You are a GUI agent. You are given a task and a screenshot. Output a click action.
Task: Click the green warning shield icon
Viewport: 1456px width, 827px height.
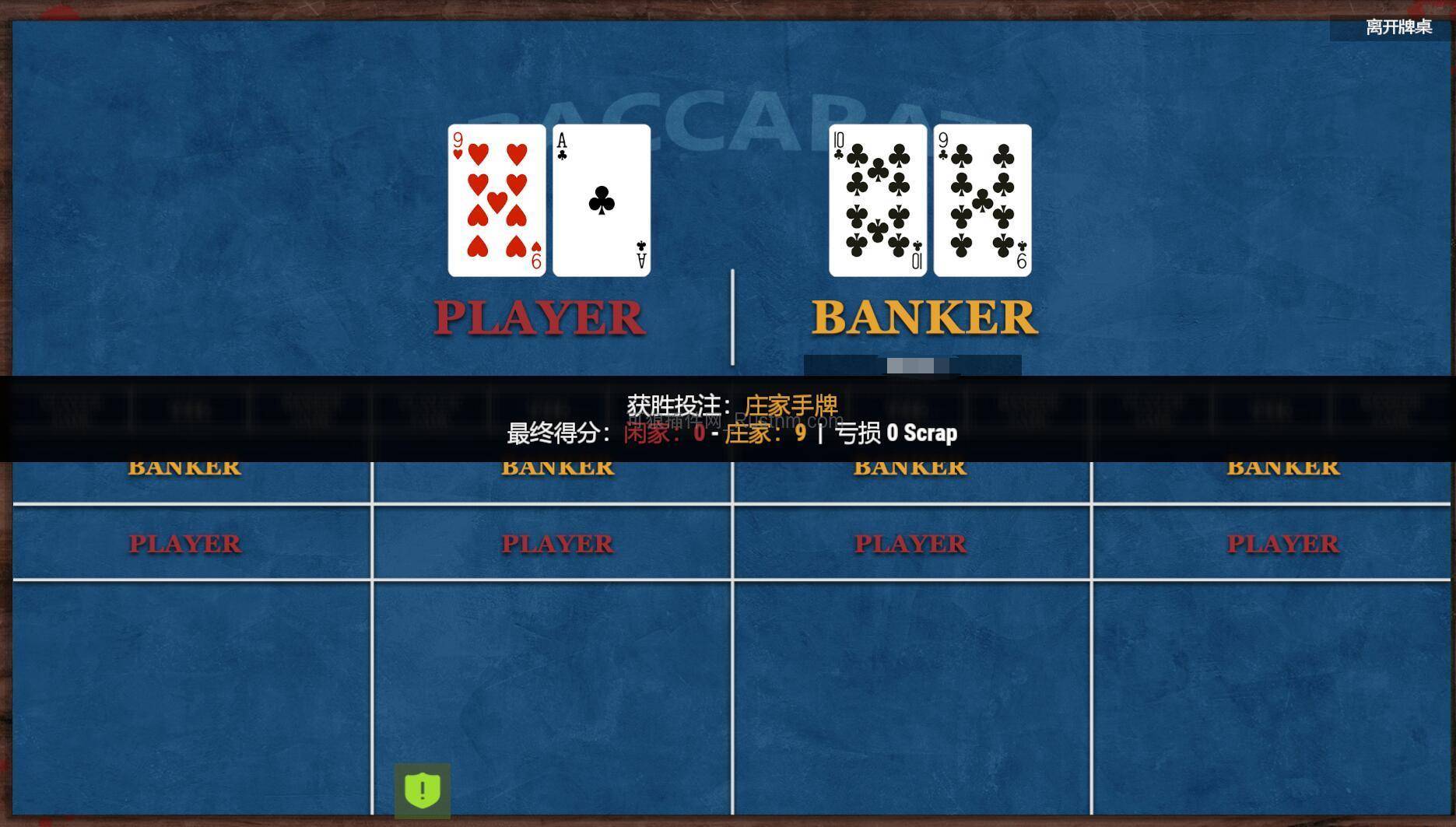click(x=421, y=789)
